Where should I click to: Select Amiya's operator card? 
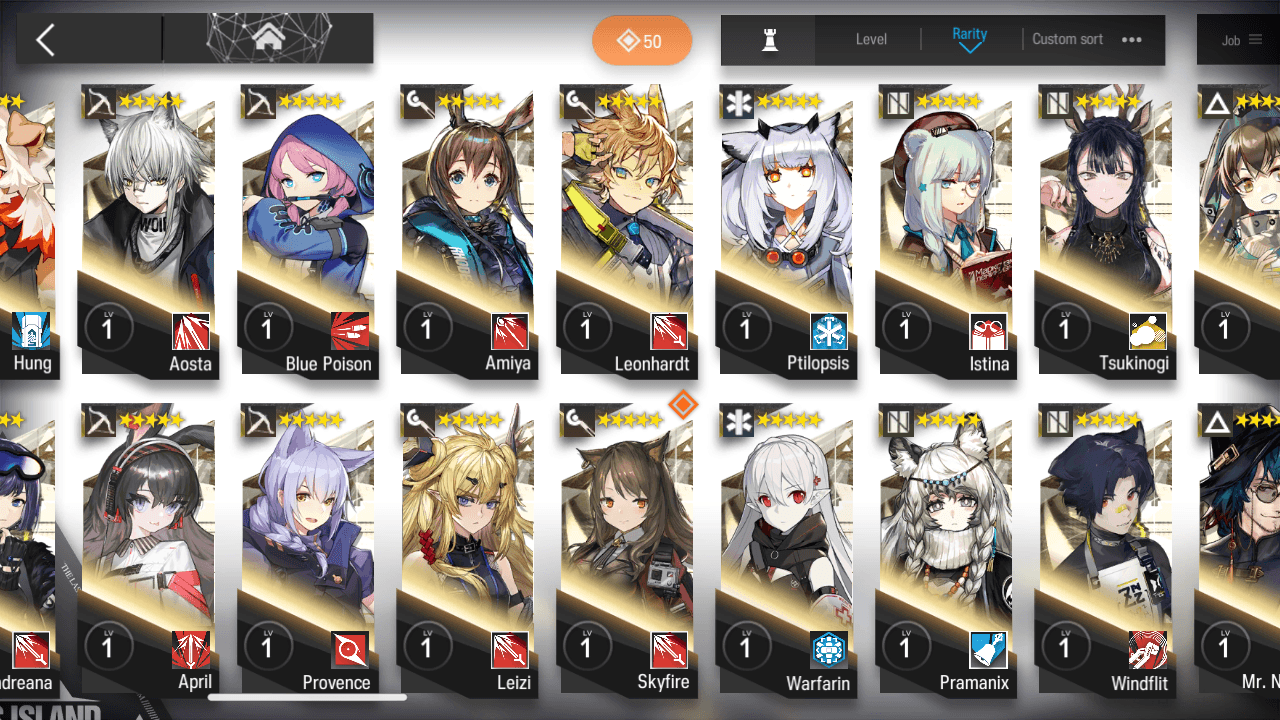467,230
